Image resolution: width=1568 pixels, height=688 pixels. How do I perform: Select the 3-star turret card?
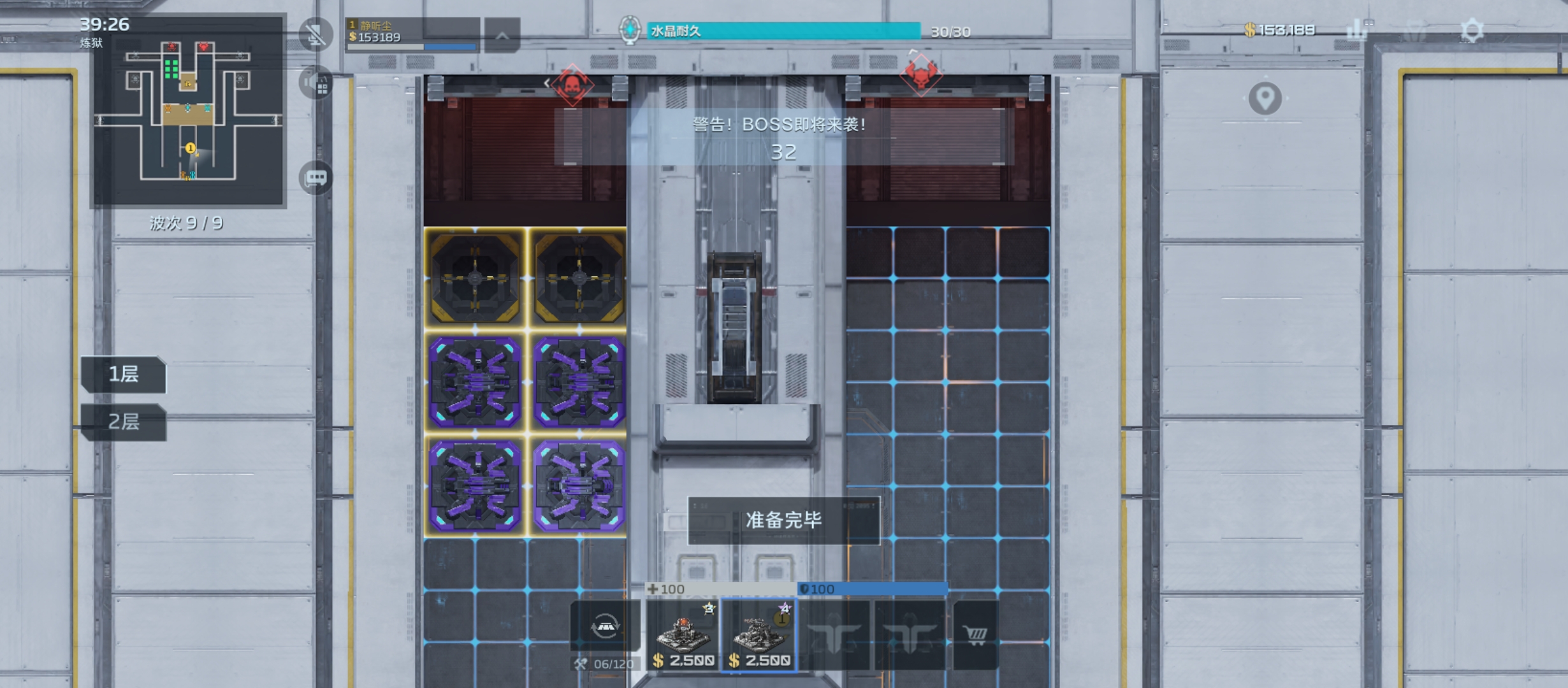pos(683,635)
